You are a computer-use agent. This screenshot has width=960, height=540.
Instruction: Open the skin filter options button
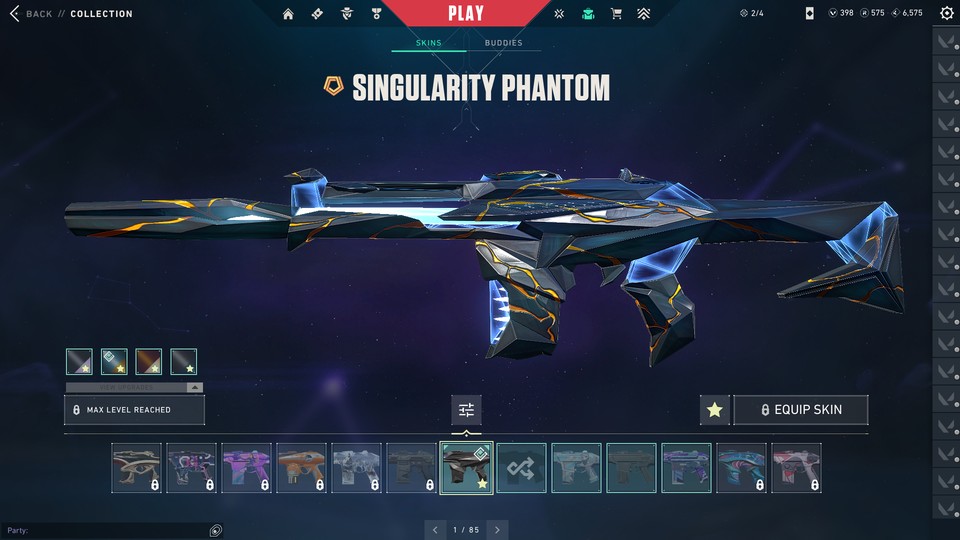coord(466,410)
